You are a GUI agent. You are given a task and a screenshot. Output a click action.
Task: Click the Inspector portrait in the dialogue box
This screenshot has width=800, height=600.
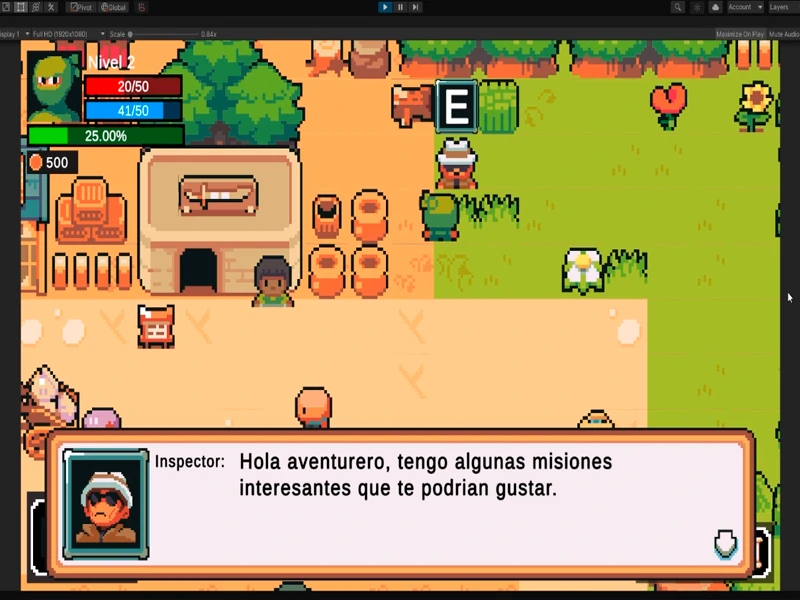coord(106,503)
